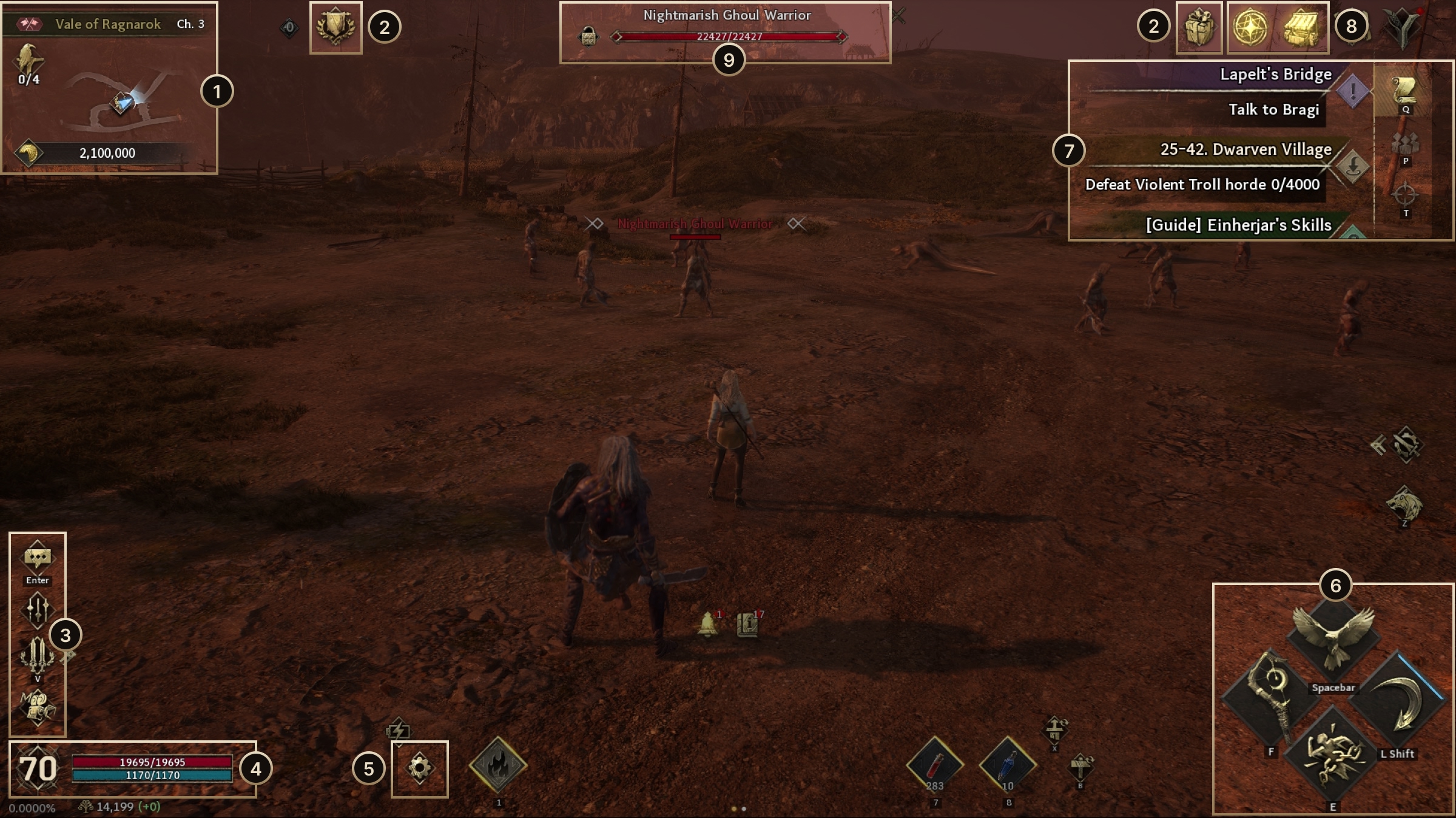Image resolution: width=1456 pixels, height=818 pixels.
Task: Summon the wolf mount
Action: [x=1404, y=504]
